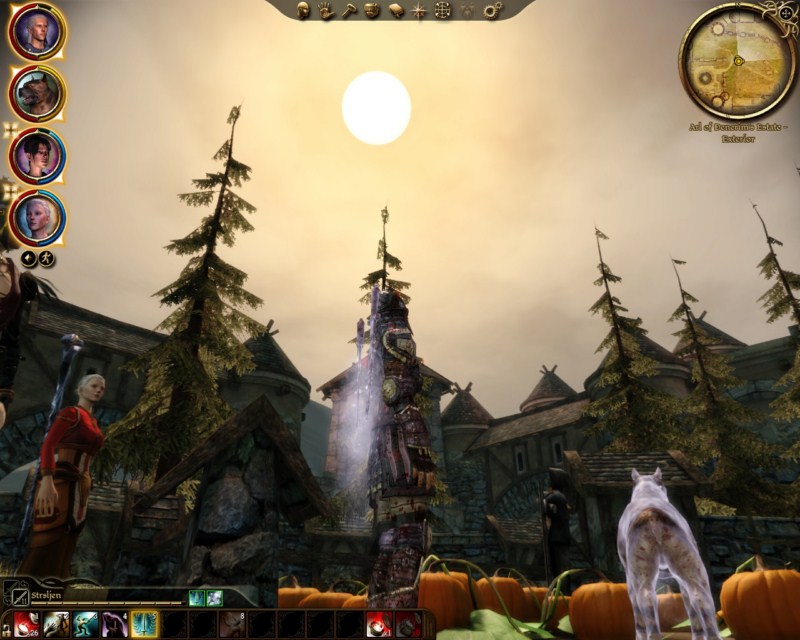Click the running figure party button
This screenshot has width=800, height=640.
[x=46, y=259]
